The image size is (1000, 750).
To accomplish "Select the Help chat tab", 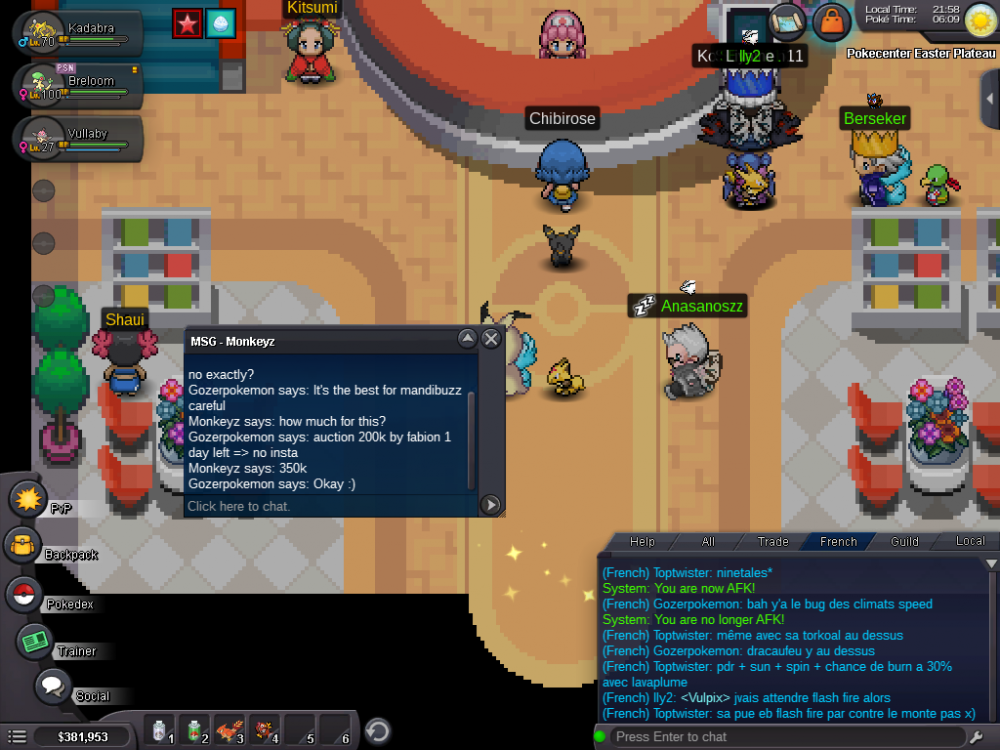I will (642, 541).
